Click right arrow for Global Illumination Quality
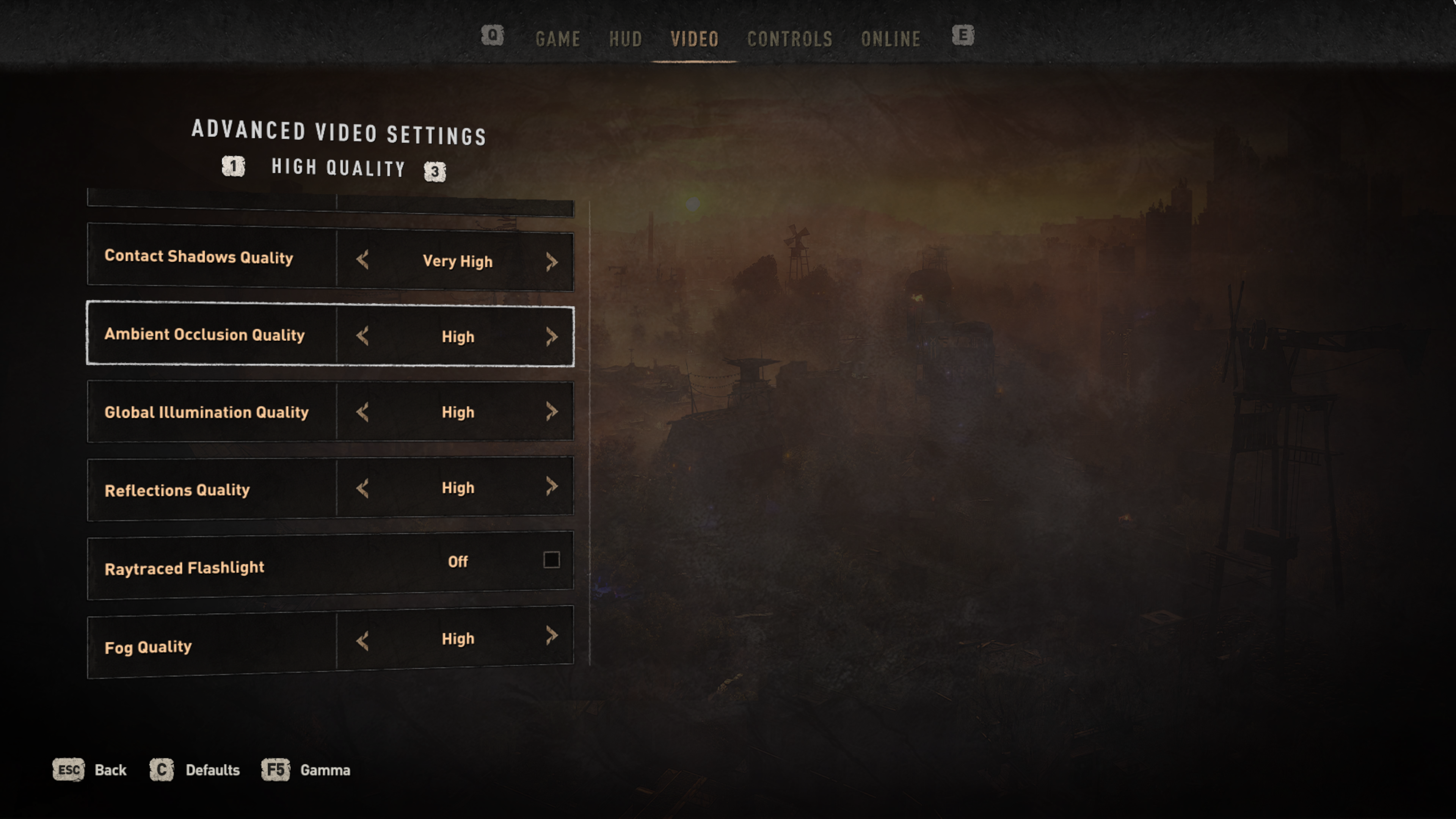 coord(552,411)
